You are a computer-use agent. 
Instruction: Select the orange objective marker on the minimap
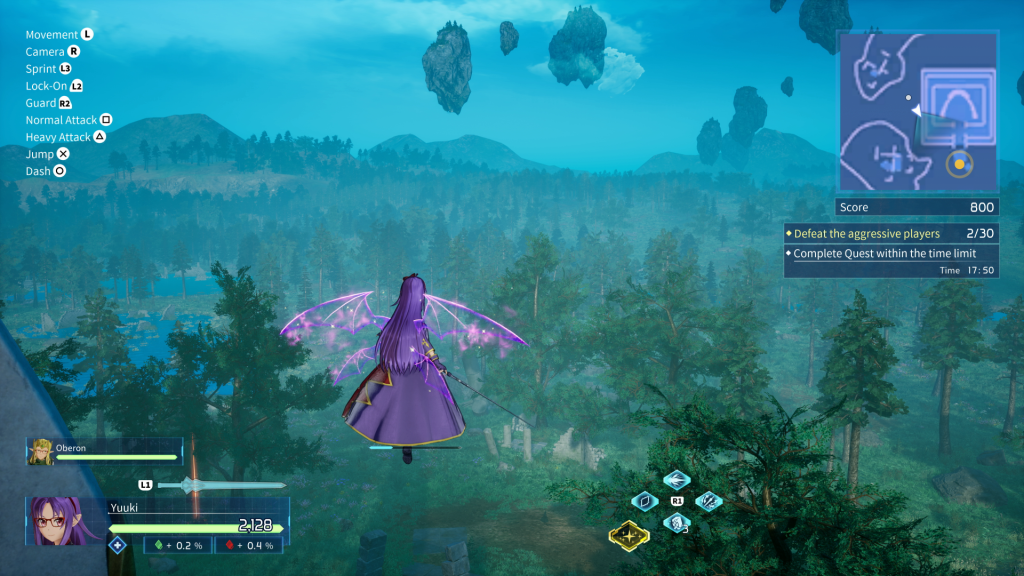click(959, 163)
